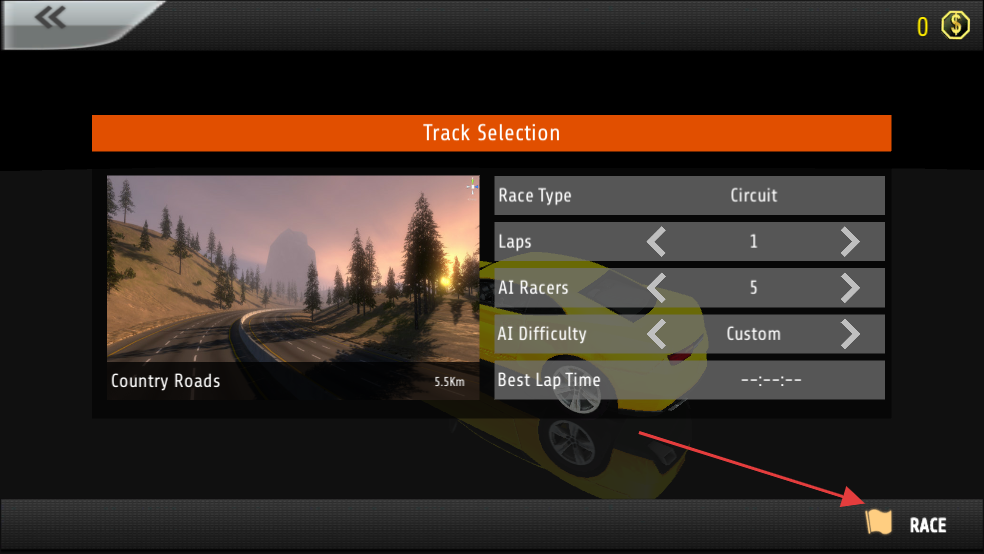
Task: Start the race with RACE button
Action: tap(906, 524)
